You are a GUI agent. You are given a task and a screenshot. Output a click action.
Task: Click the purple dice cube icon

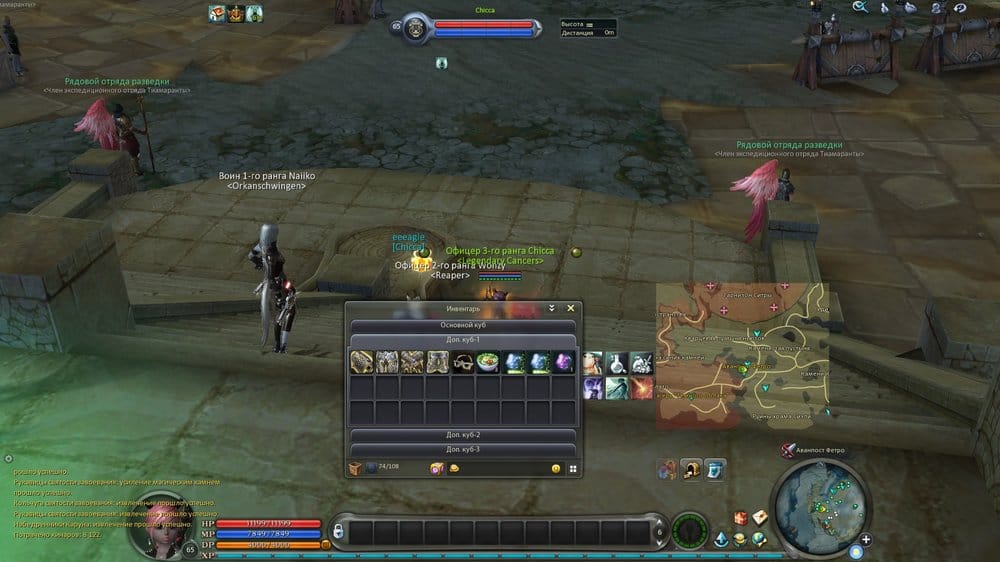tap(436, 468)
